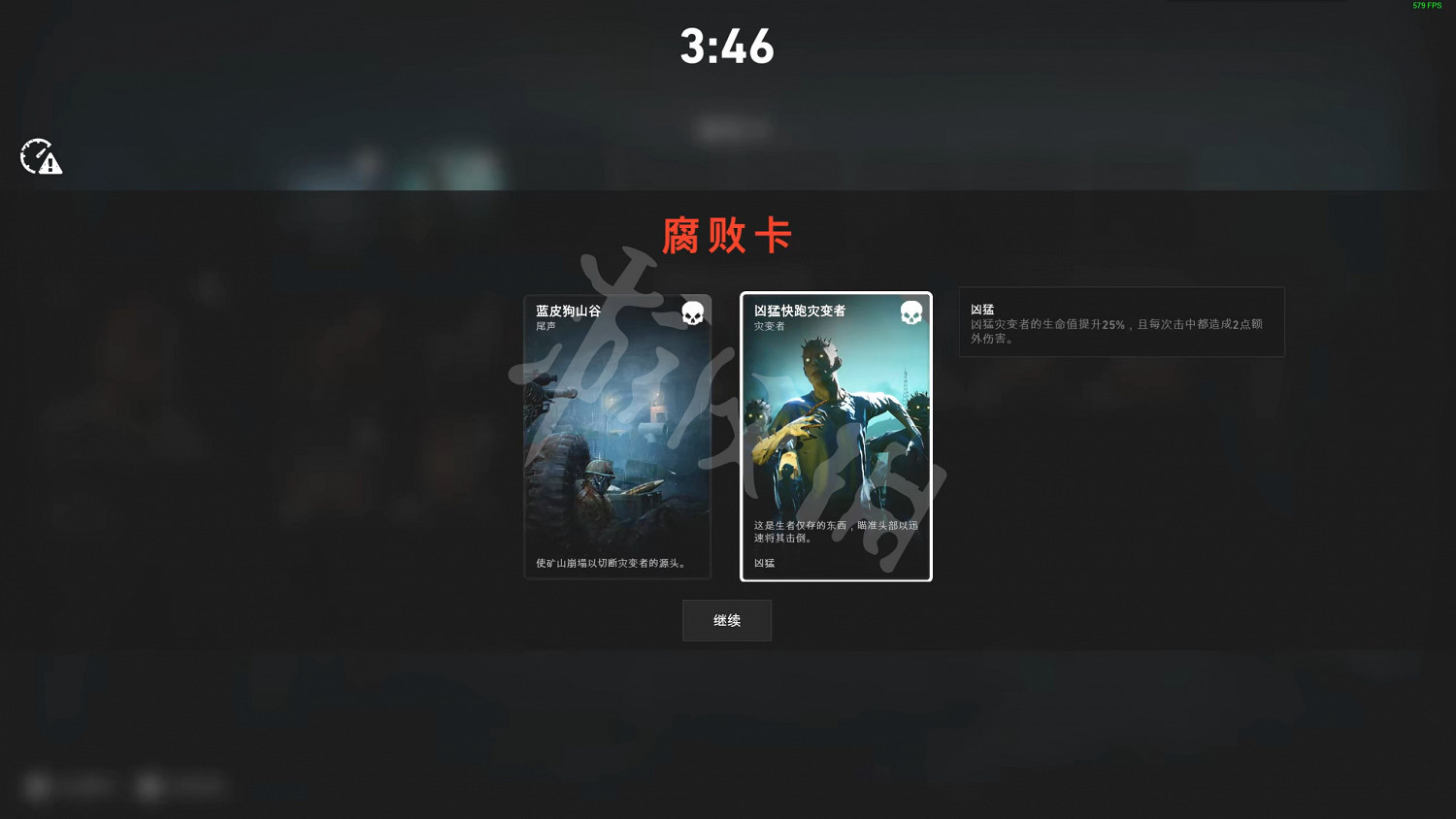This screenshot has height=819, width=1456.
Task: Expand the 尾声 card subtitle info
Action: click(x=544, y=324)
